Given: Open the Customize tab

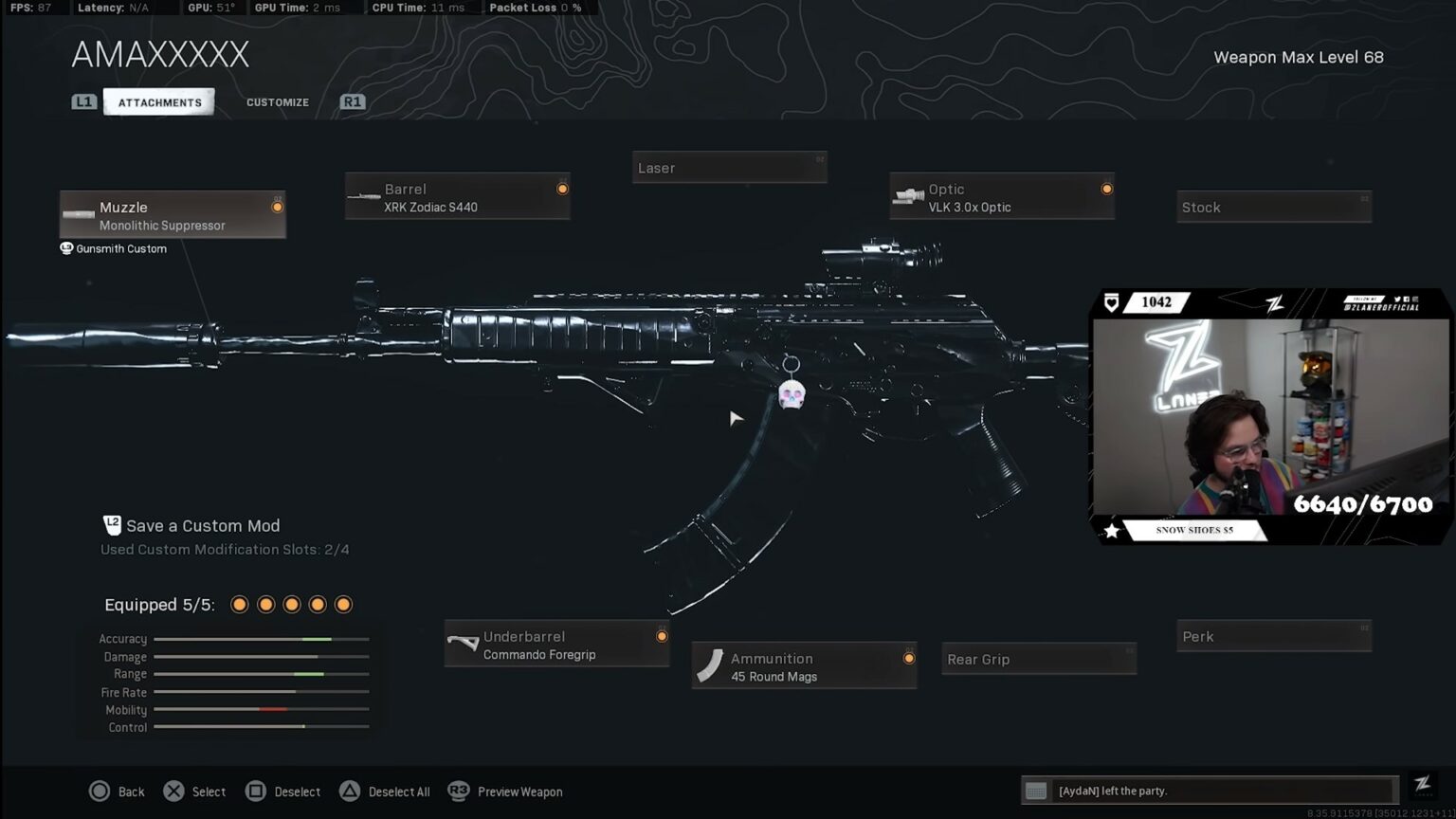Looking at the screenshot, I should pos(277,102).
